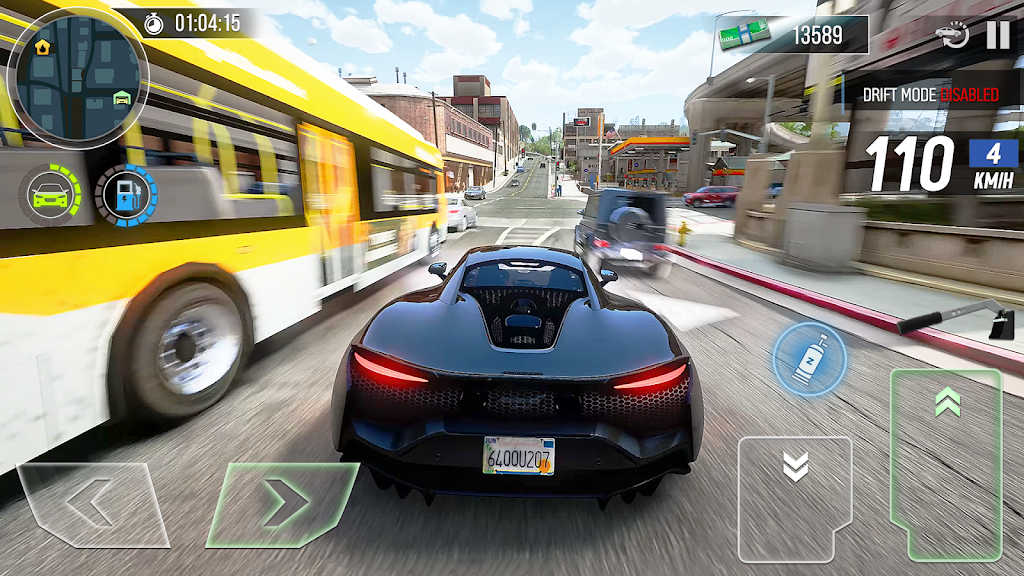
Task: Accelerate using the green gas pedal
Action: (946, 463)
